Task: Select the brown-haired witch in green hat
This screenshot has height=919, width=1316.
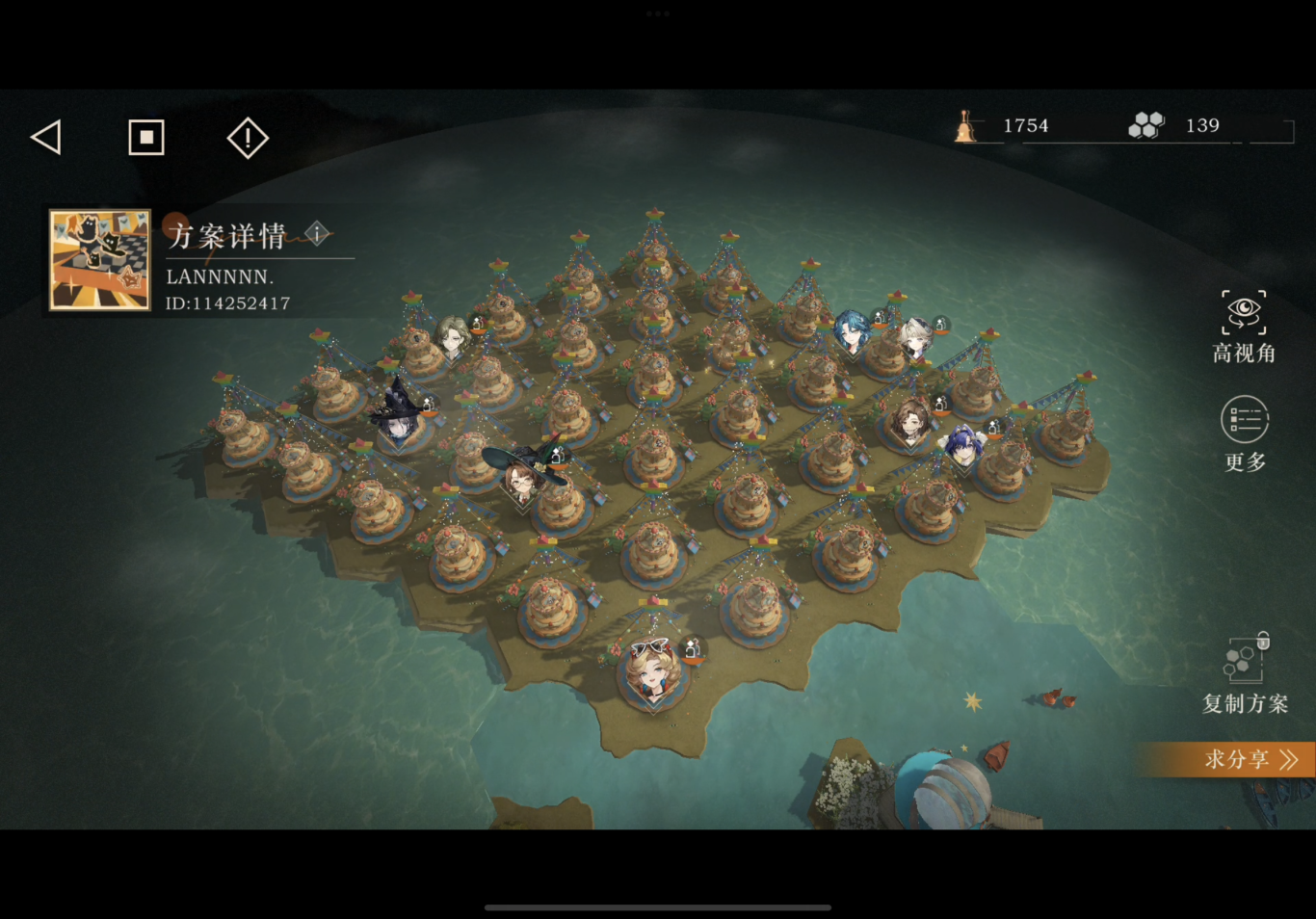Action: (x=523, y=476)
